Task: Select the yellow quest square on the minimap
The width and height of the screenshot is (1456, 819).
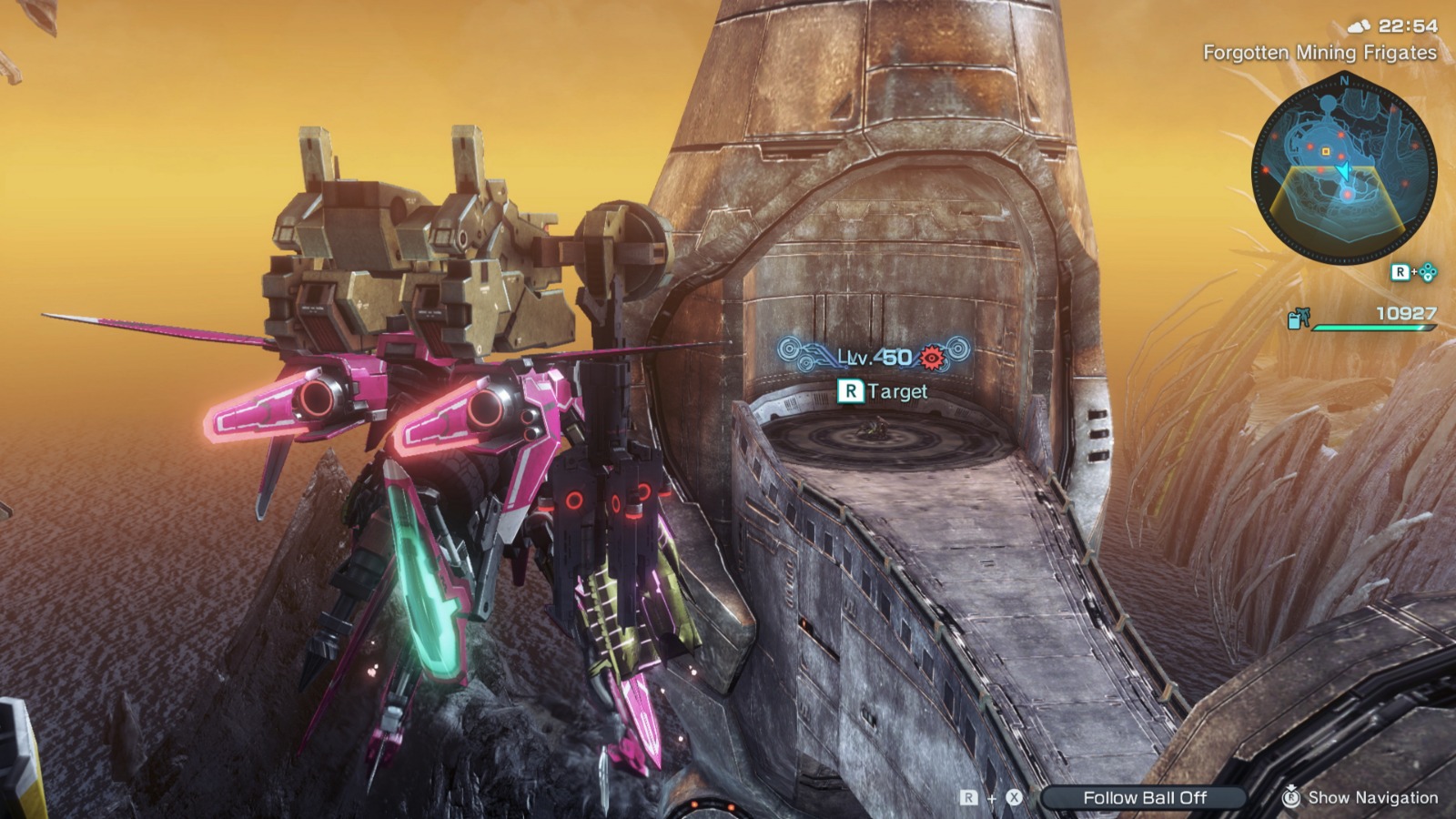Action: [x=1325, y=152]
